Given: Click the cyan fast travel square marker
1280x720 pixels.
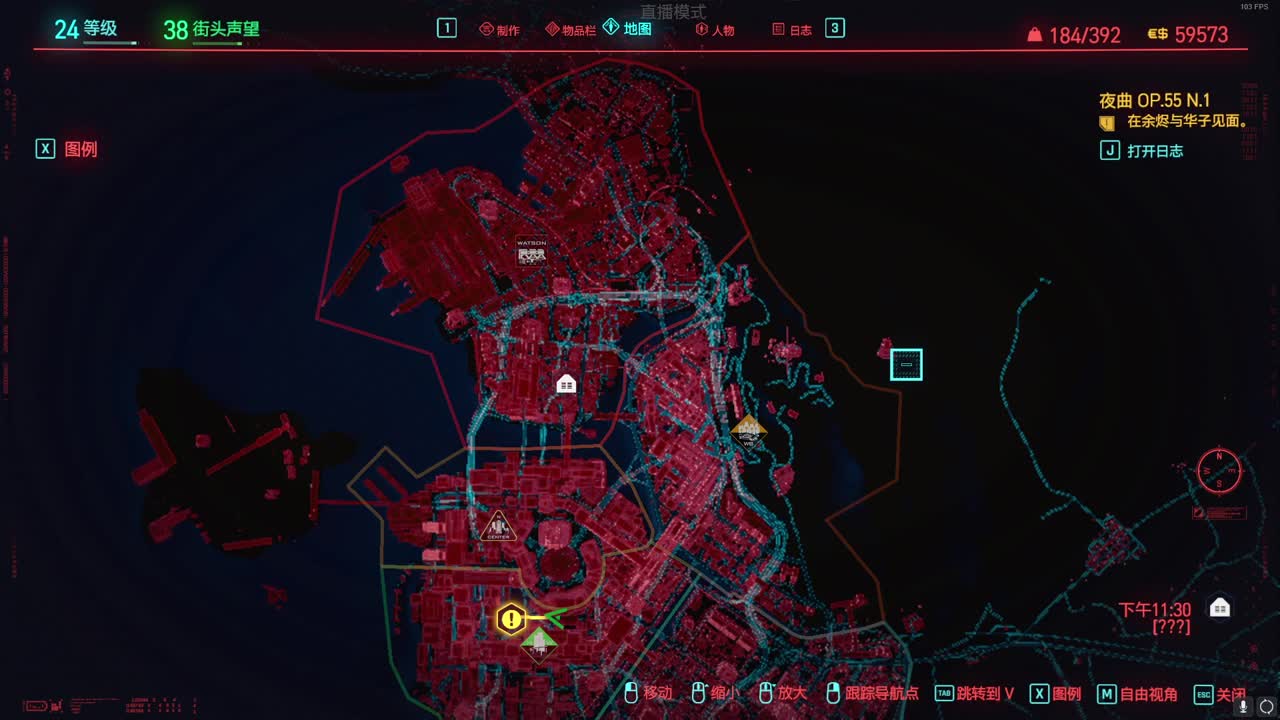Looking at the screenshot, I should pyautogui.click(x=905, y=364).
